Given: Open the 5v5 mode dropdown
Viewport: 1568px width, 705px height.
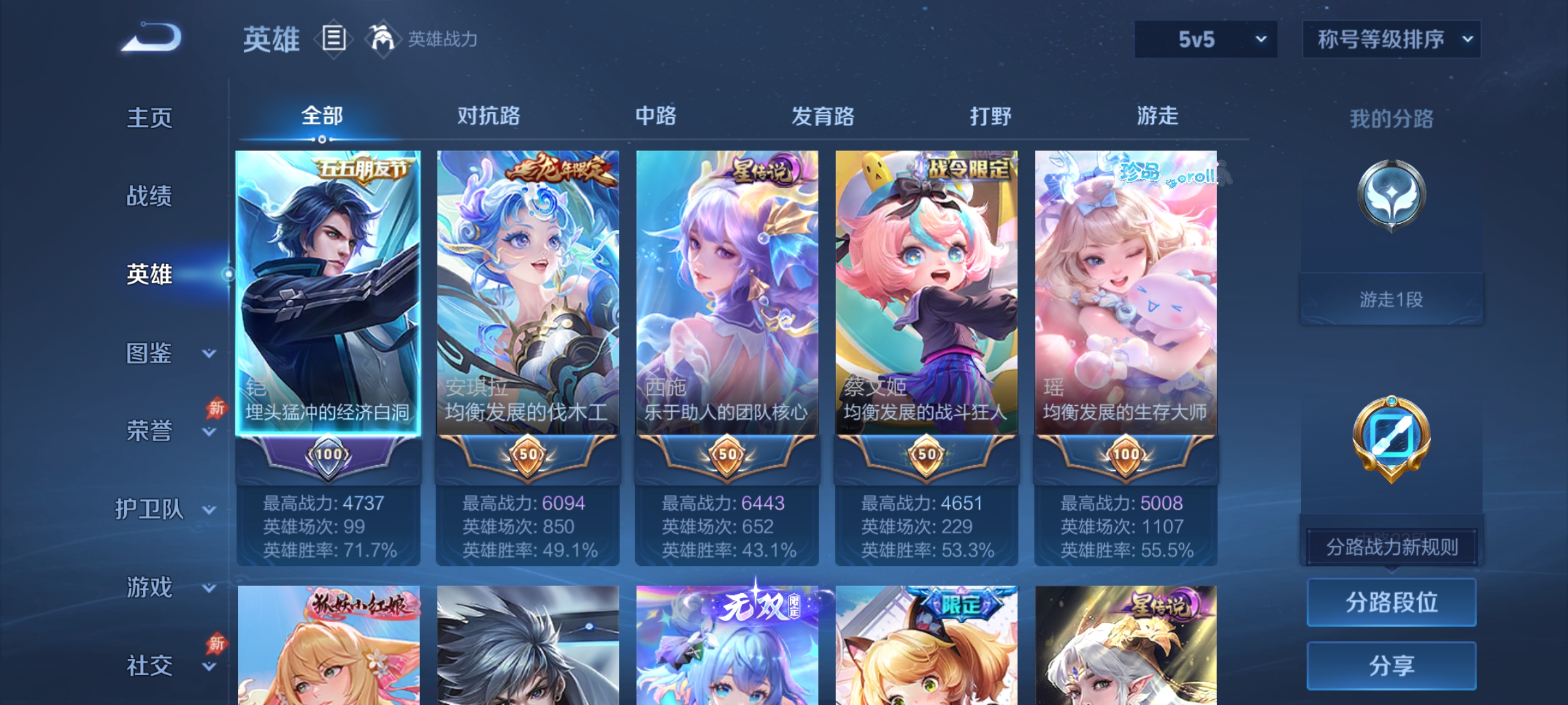Looking at the screenshot, I should (x=1206, y=39).
